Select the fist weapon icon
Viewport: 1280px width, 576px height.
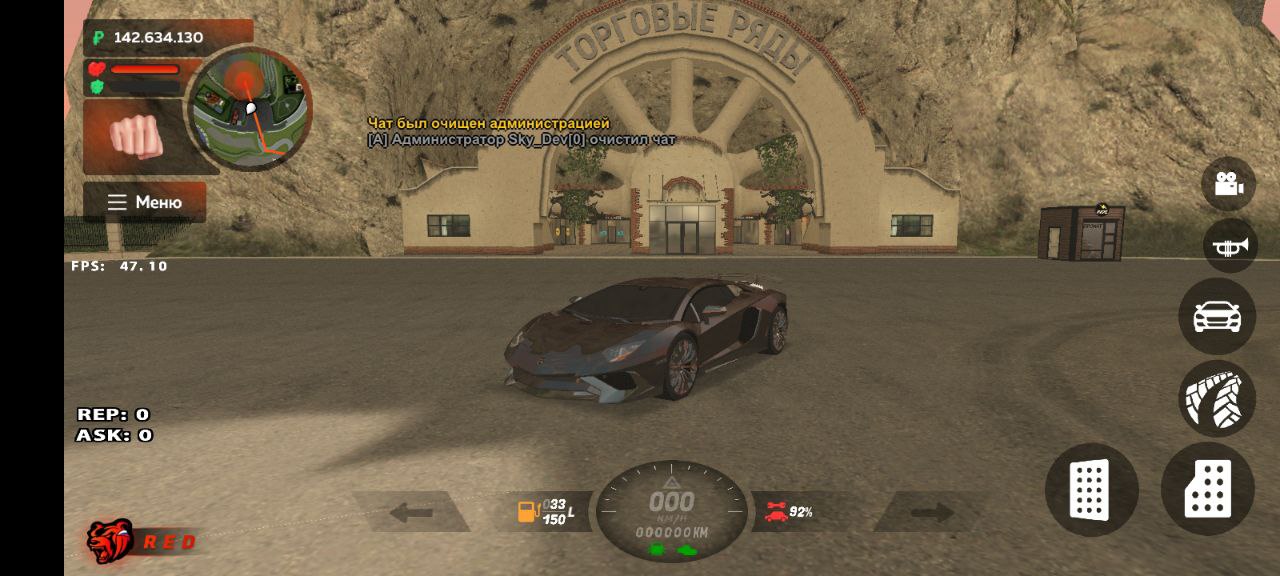(135, 136)
